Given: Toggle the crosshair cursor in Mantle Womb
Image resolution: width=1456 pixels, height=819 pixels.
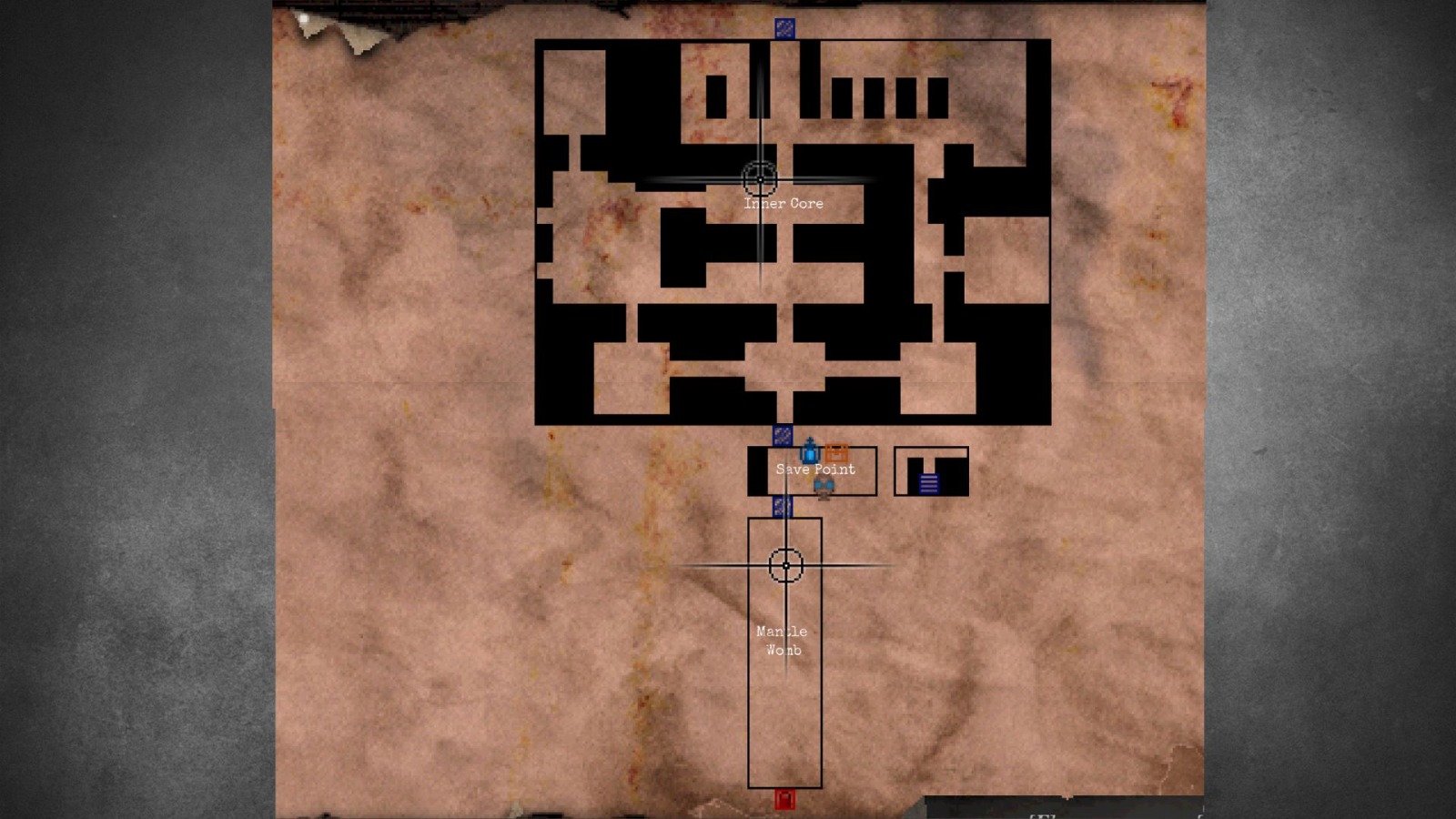Looking at the screenshot, I should [x=784, y=565].
